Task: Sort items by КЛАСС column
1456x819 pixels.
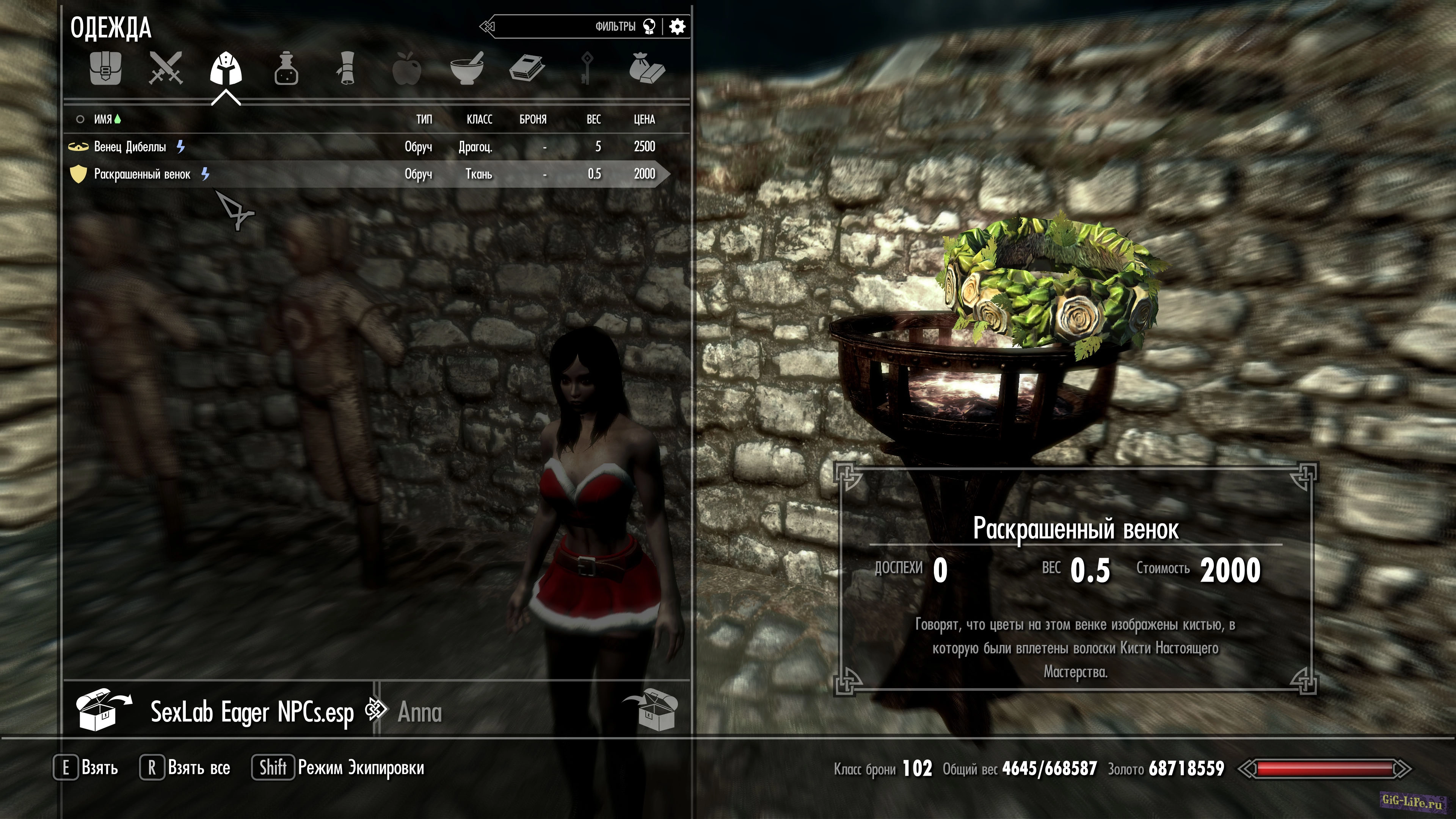Action: (x=479, y=119)
